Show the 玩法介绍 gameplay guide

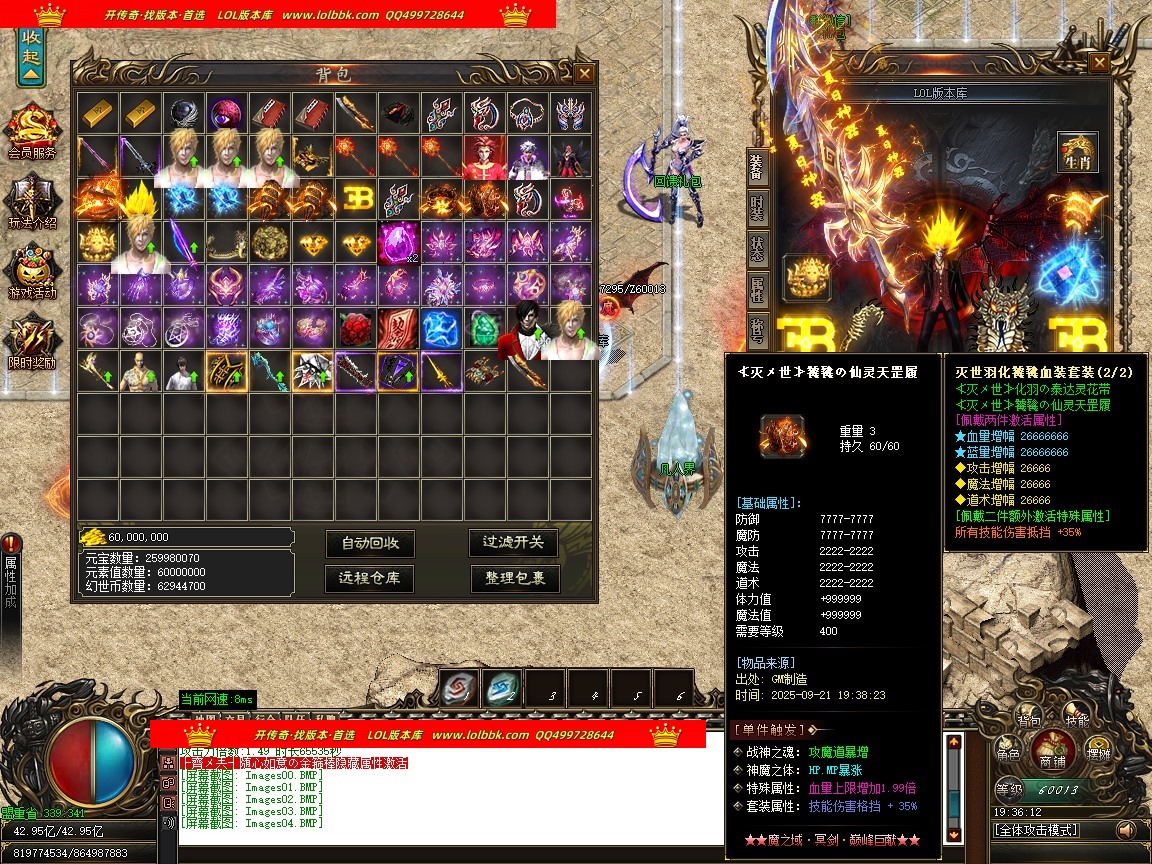pos(32,202)
